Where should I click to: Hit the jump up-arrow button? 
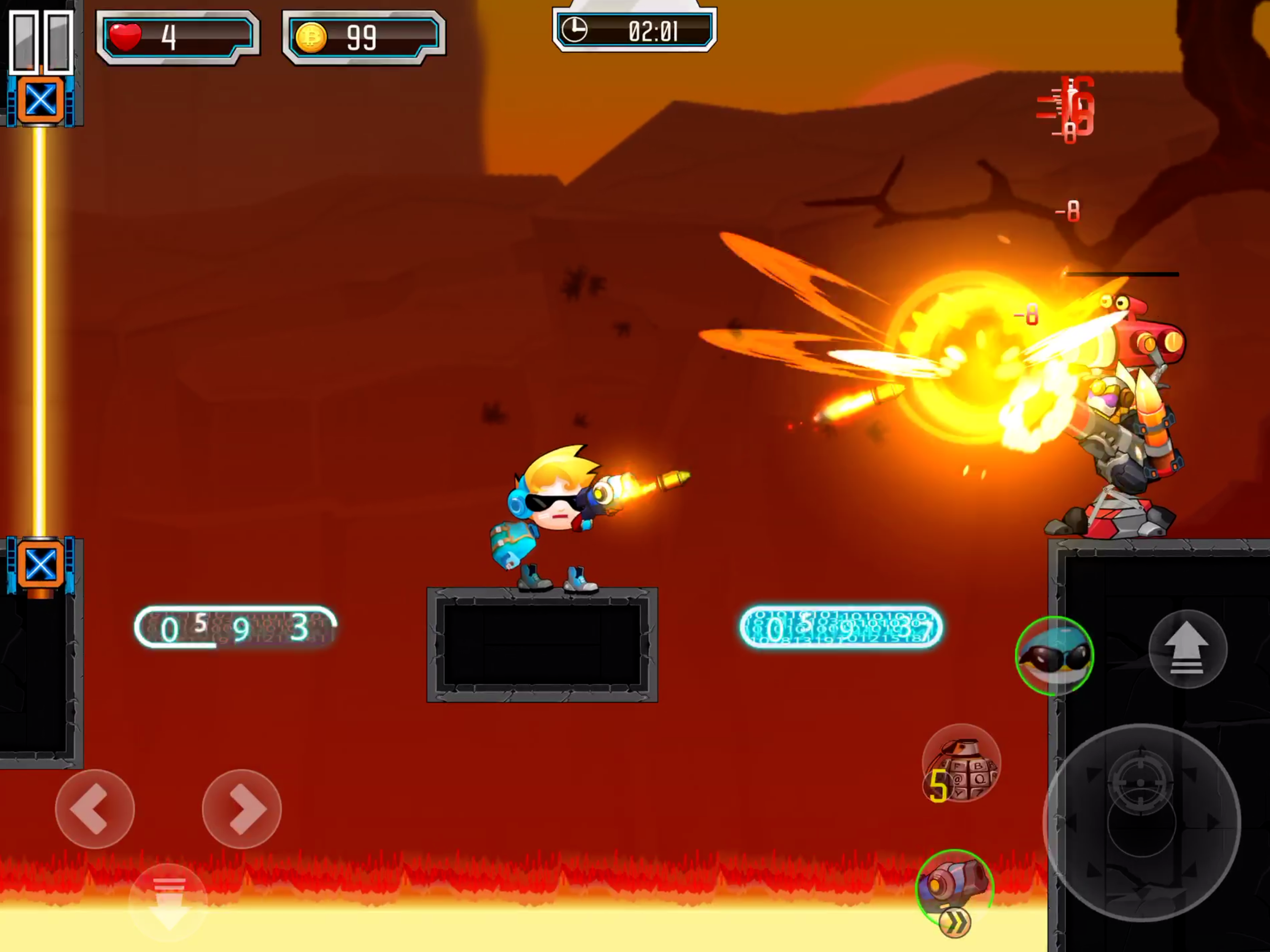pyautogui.click(x=1187, y=649)
